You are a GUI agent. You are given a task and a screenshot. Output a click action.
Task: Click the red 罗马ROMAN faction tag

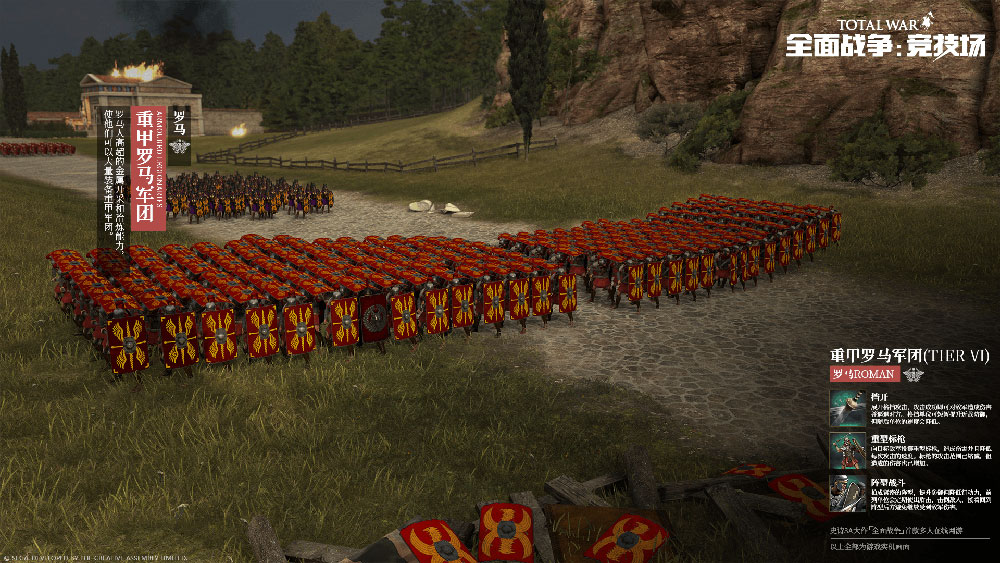pos(864,374)
